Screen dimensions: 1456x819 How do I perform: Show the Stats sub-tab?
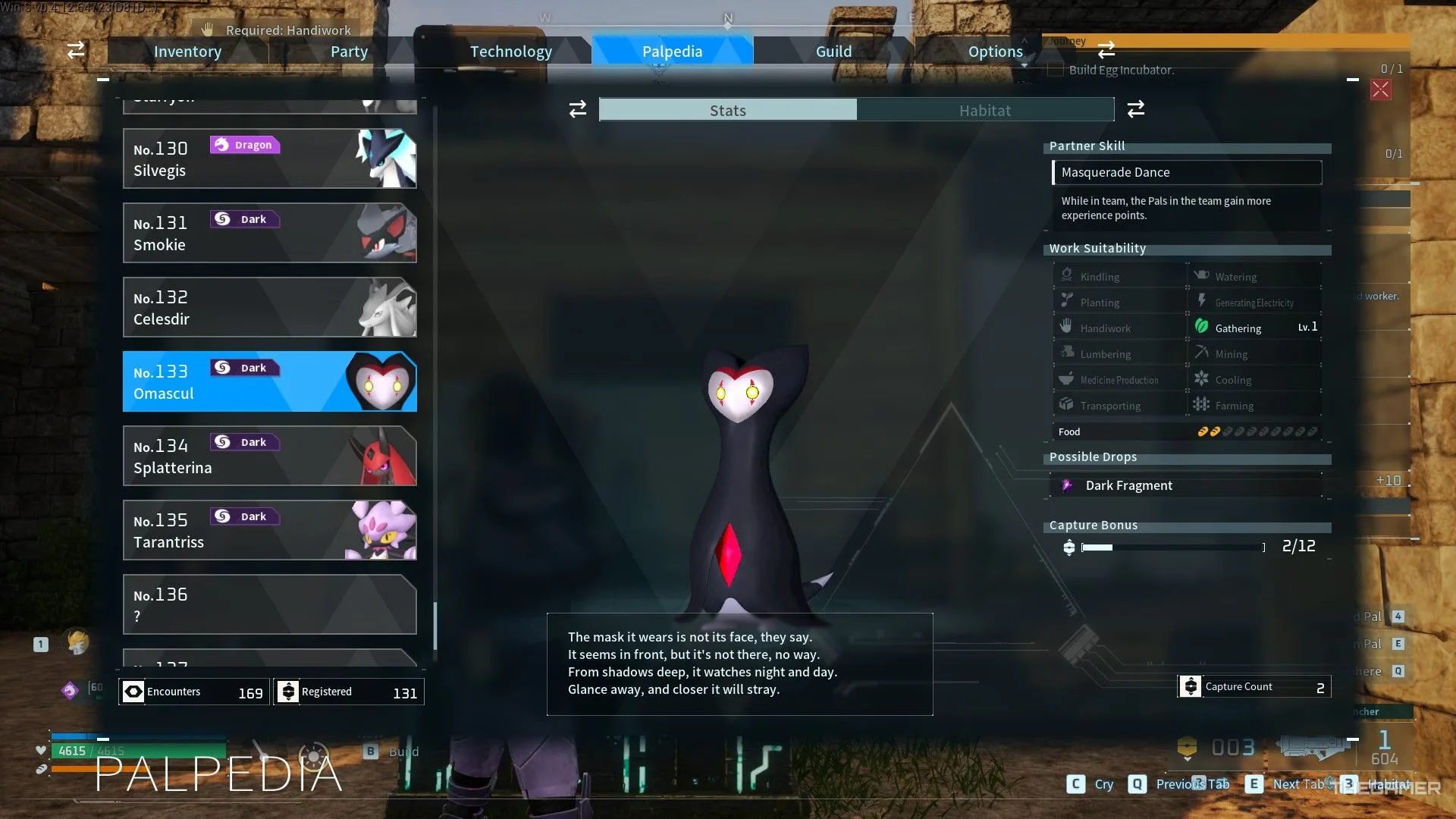[x=728, y=111]
